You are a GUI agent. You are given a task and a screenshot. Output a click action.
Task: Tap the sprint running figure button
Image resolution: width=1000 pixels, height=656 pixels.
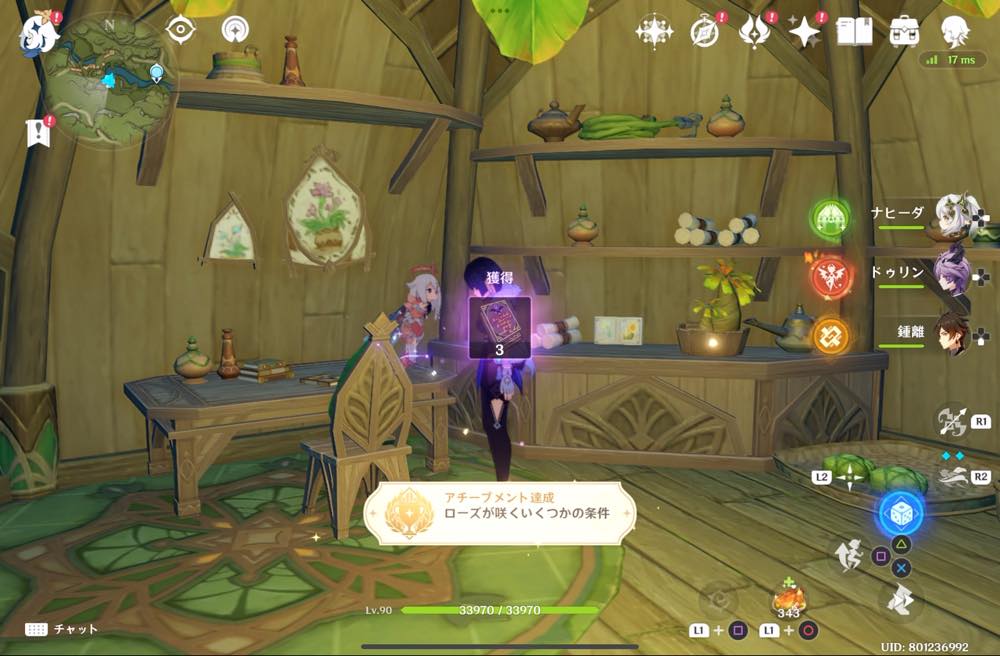coord(848,556)
